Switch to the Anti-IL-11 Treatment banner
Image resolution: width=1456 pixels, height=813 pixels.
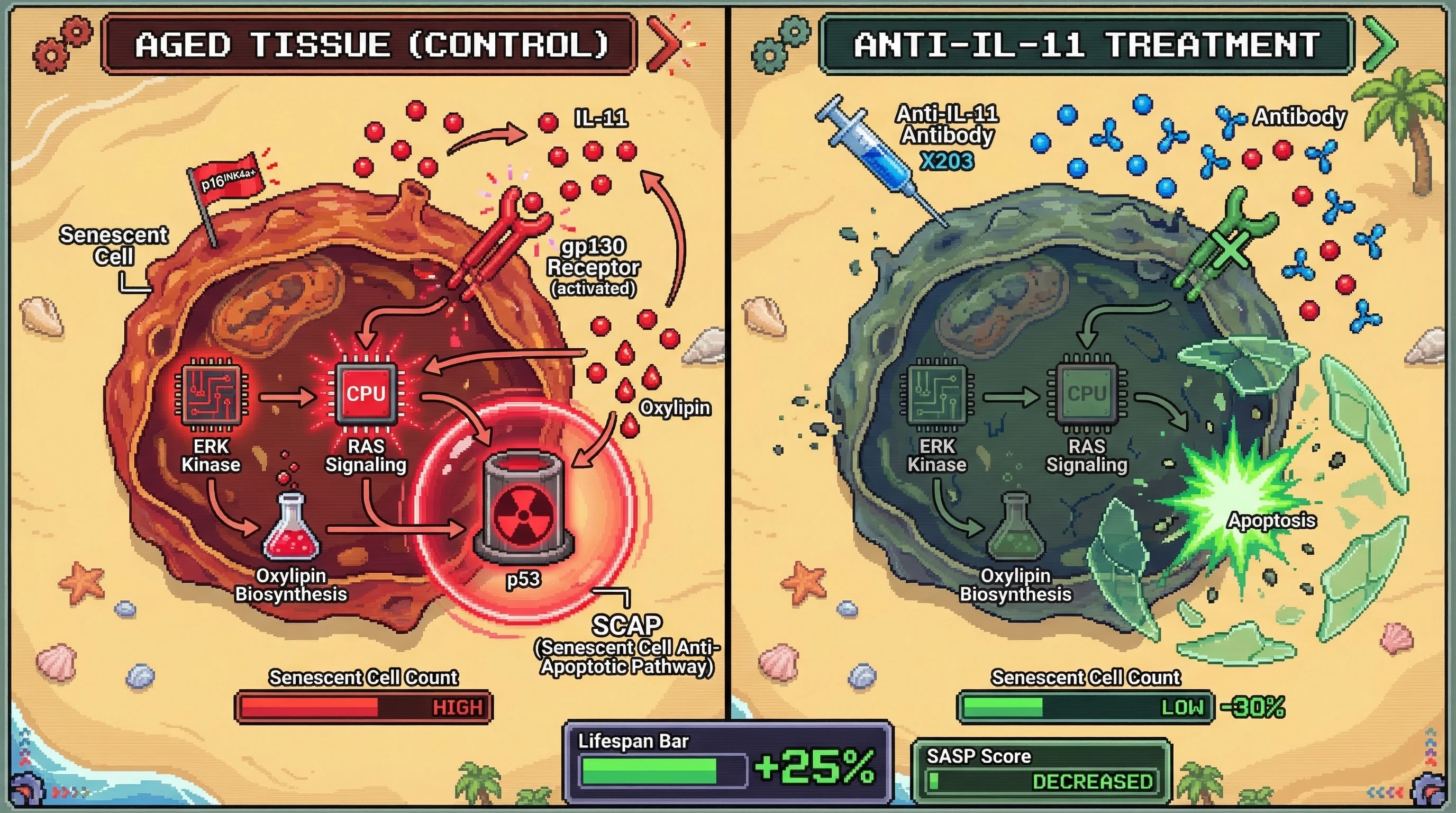coord(1086,44)
